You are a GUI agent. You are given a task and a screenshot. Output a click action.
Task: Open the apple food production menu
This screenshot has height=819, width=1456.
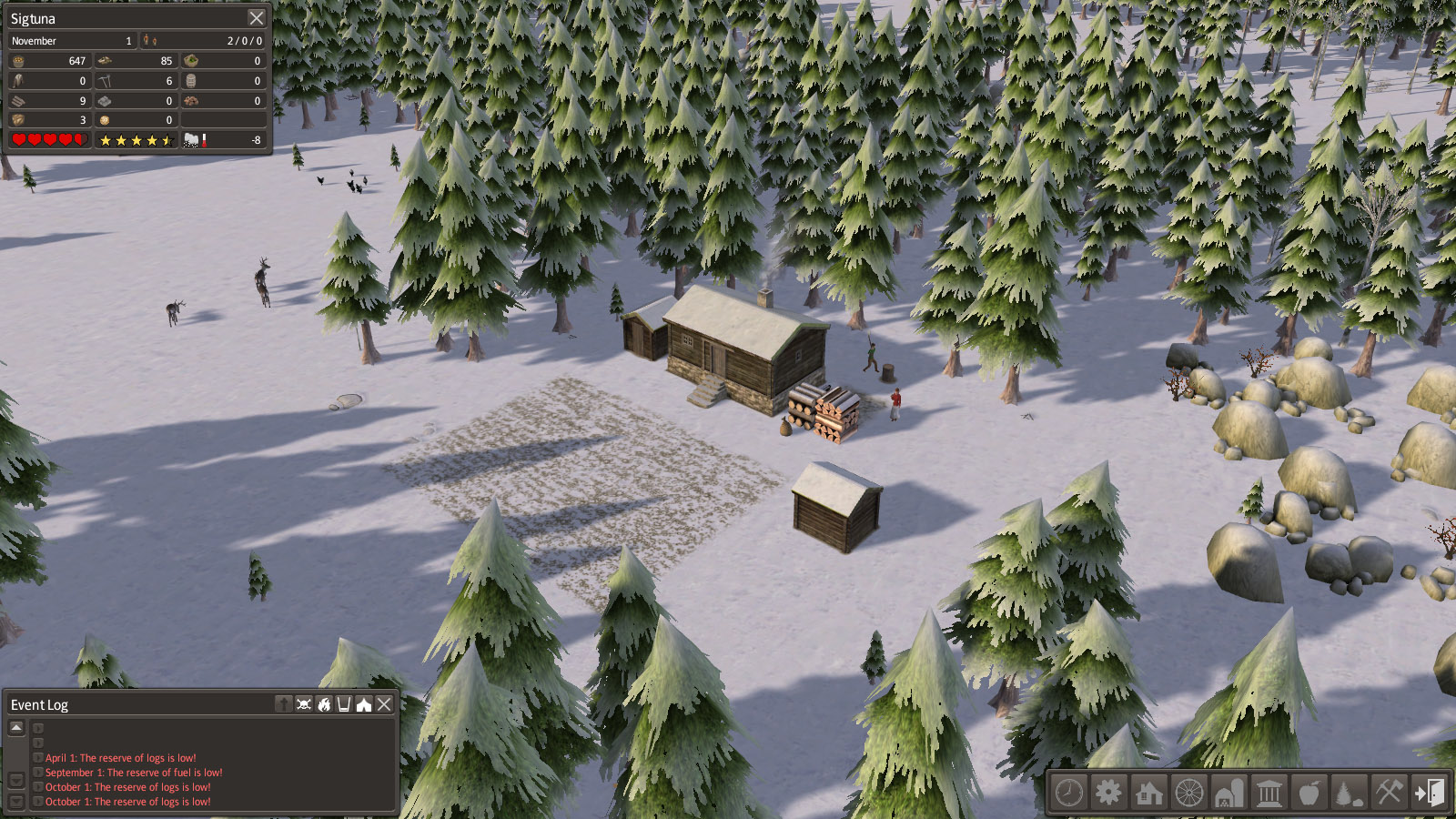(1309, 793)
